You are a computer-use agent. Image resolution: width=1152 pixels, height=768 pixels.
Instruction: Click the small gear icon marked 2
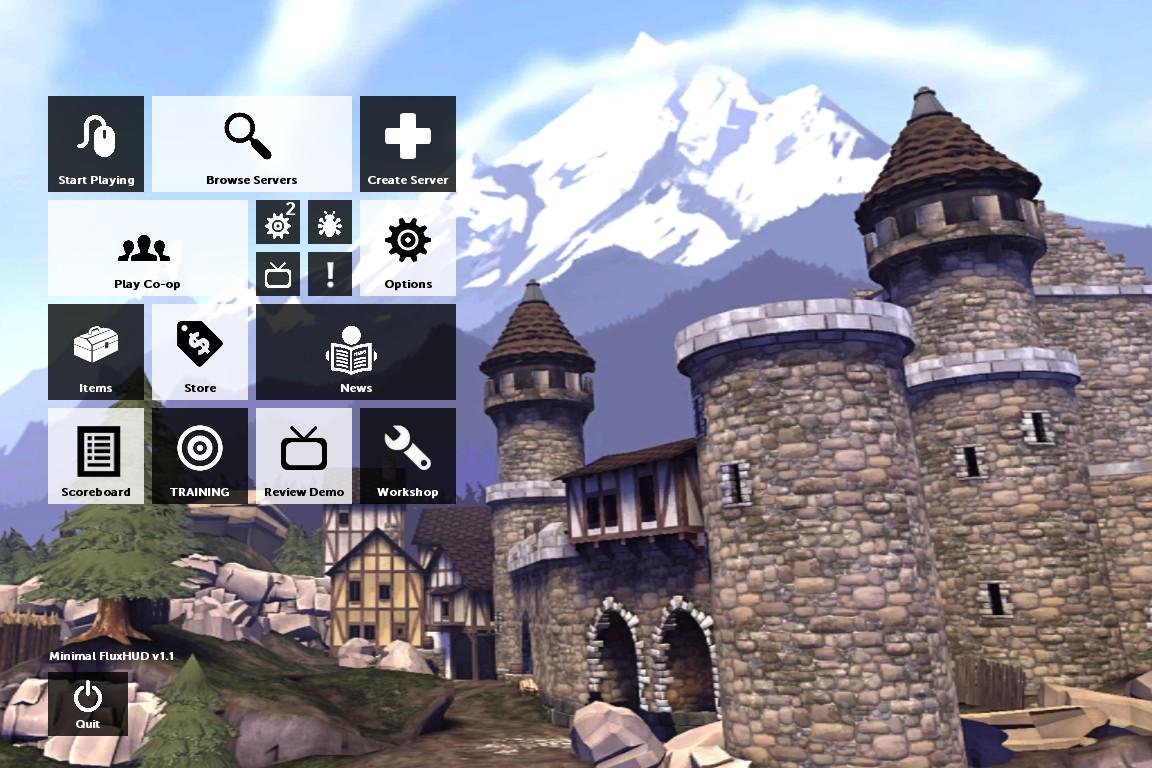pyautogui.click(x=278, y=222)
